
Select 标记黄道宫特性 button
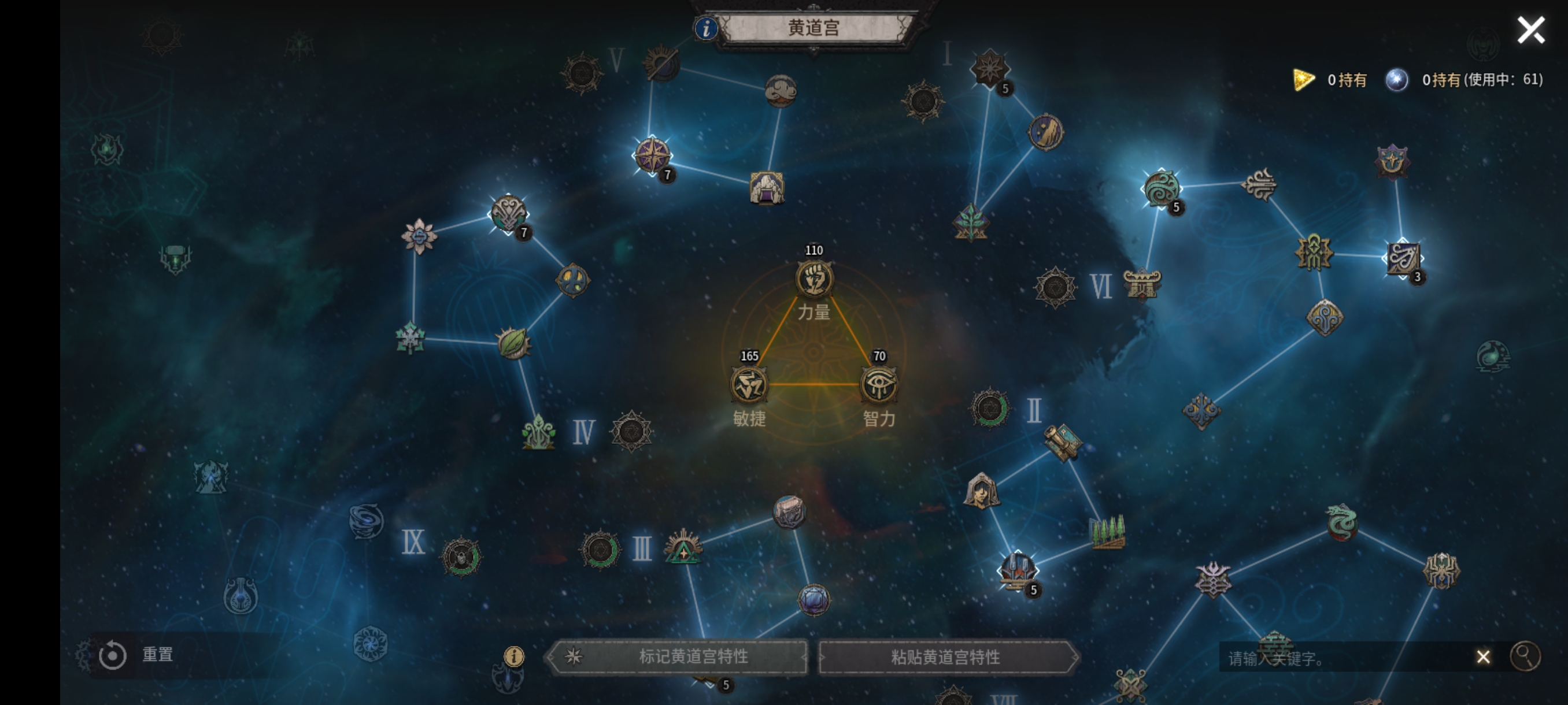click(679, 657)
